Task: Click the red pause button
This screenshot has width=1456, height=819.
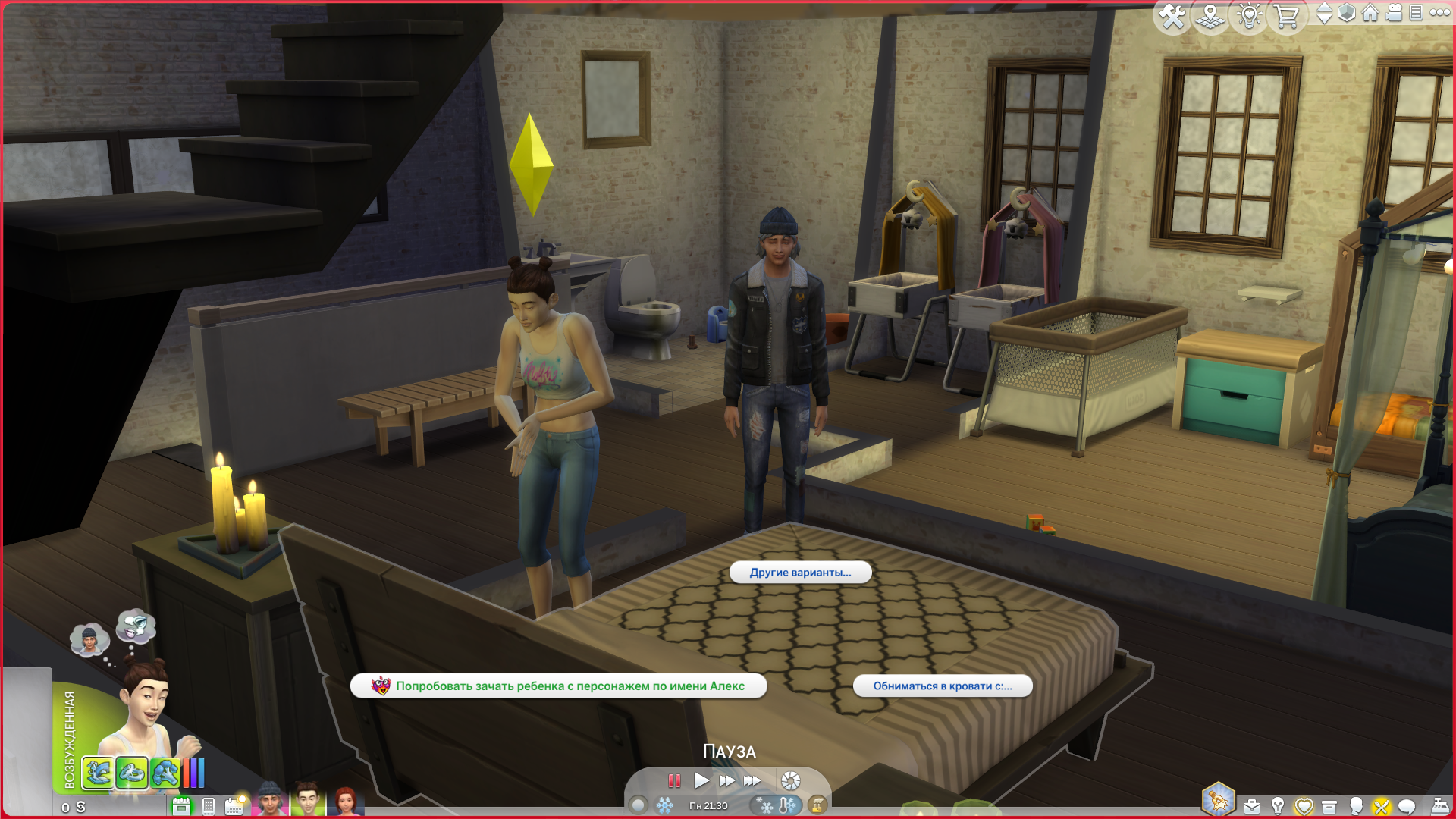Action: click(x=674, y=780)
